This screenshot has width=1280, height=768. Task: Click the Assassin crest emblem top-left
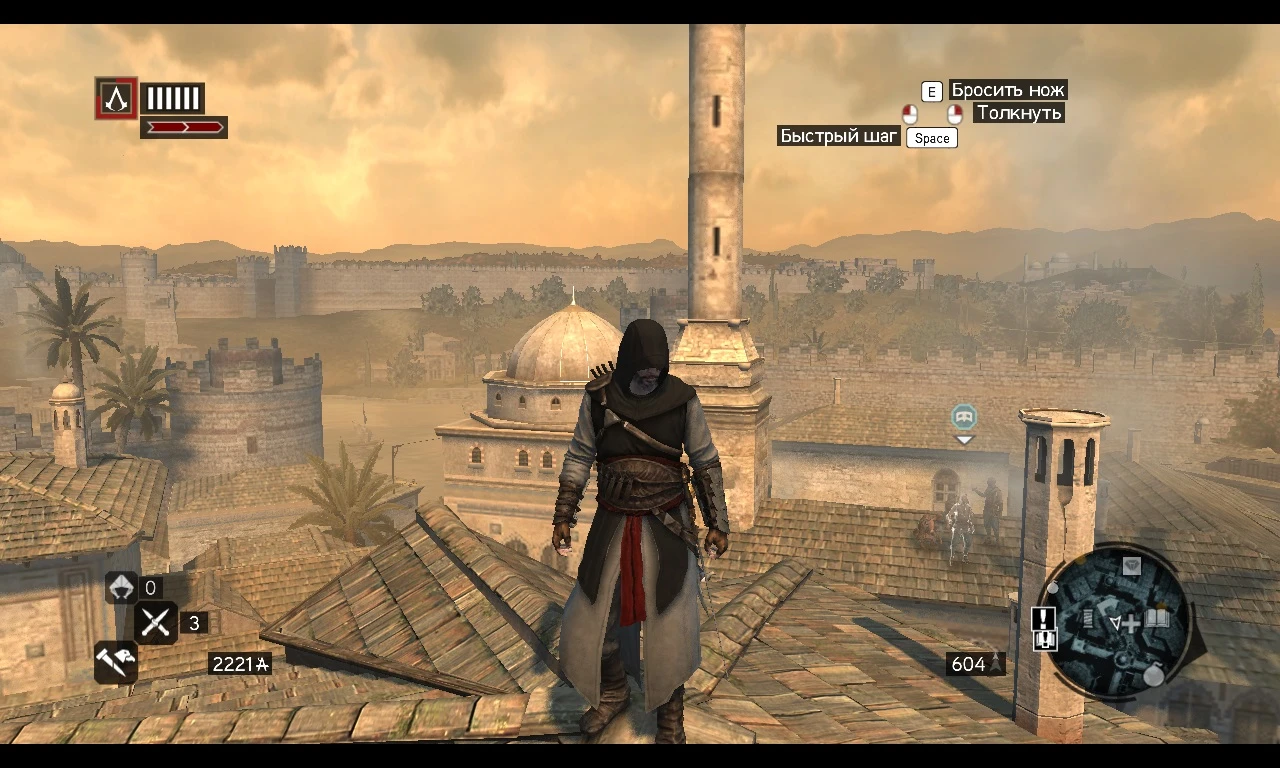coord(116,98)
